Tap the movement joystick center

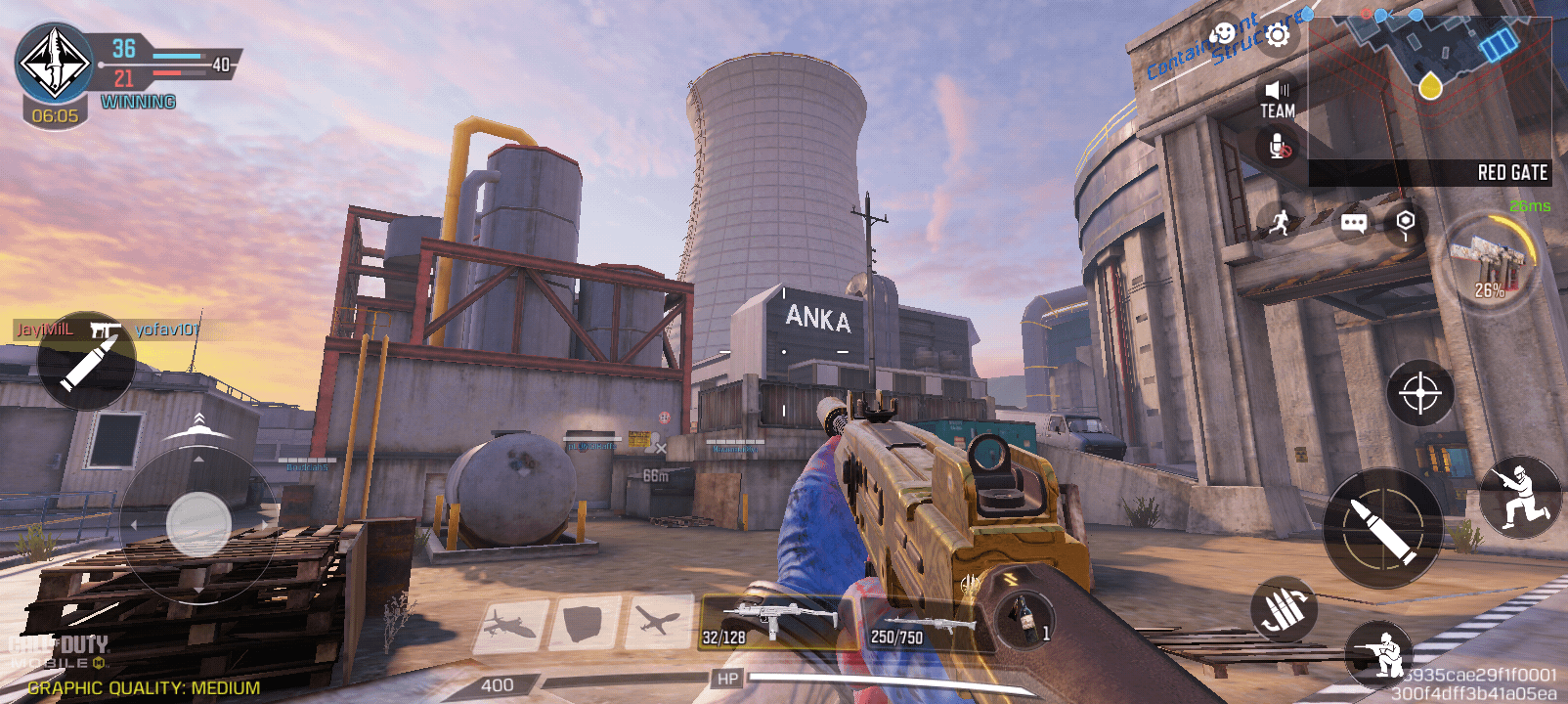click(198, 524)
